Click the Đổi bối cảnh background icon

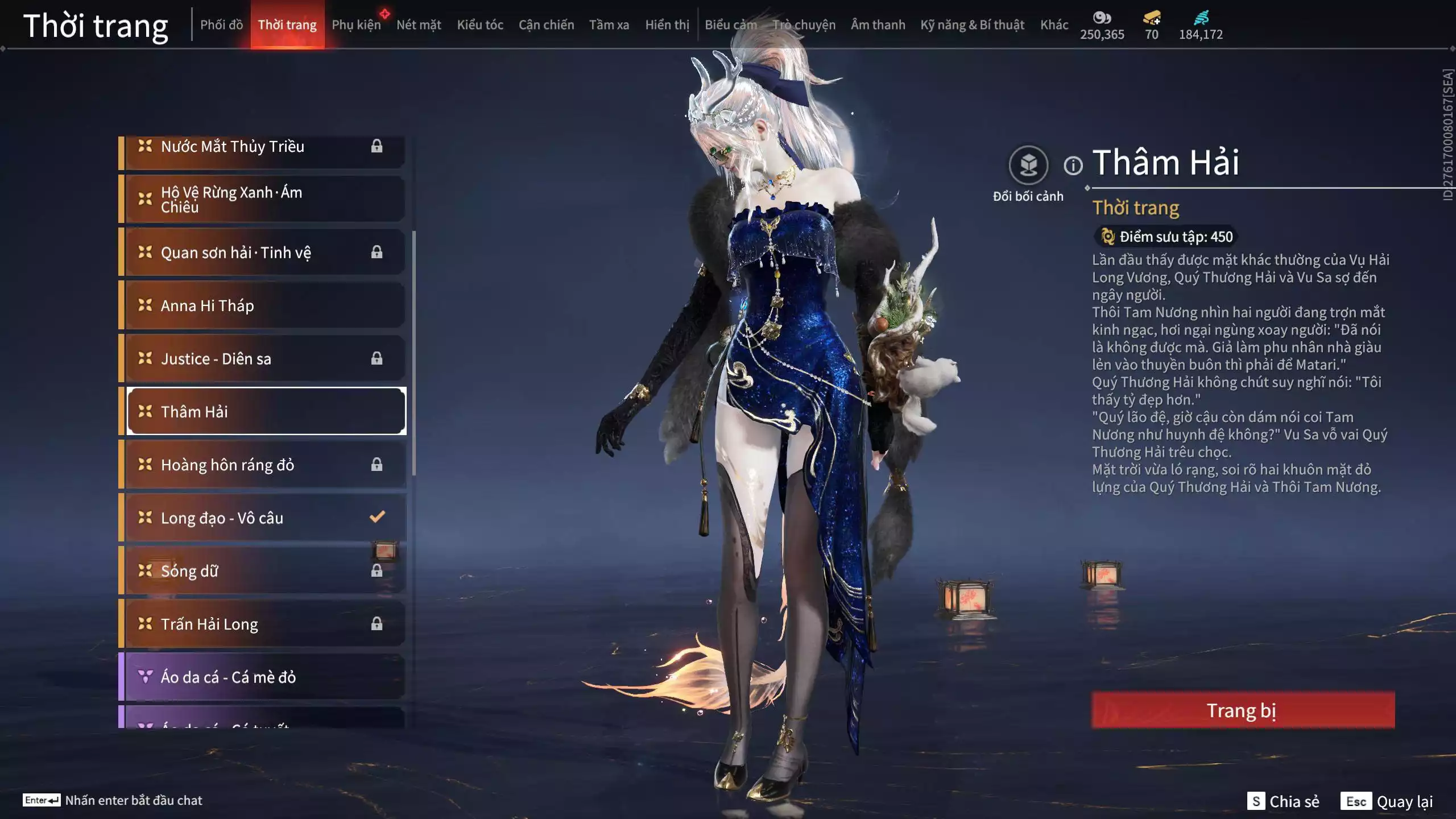pyautogui.click(x=1028, y=166)
